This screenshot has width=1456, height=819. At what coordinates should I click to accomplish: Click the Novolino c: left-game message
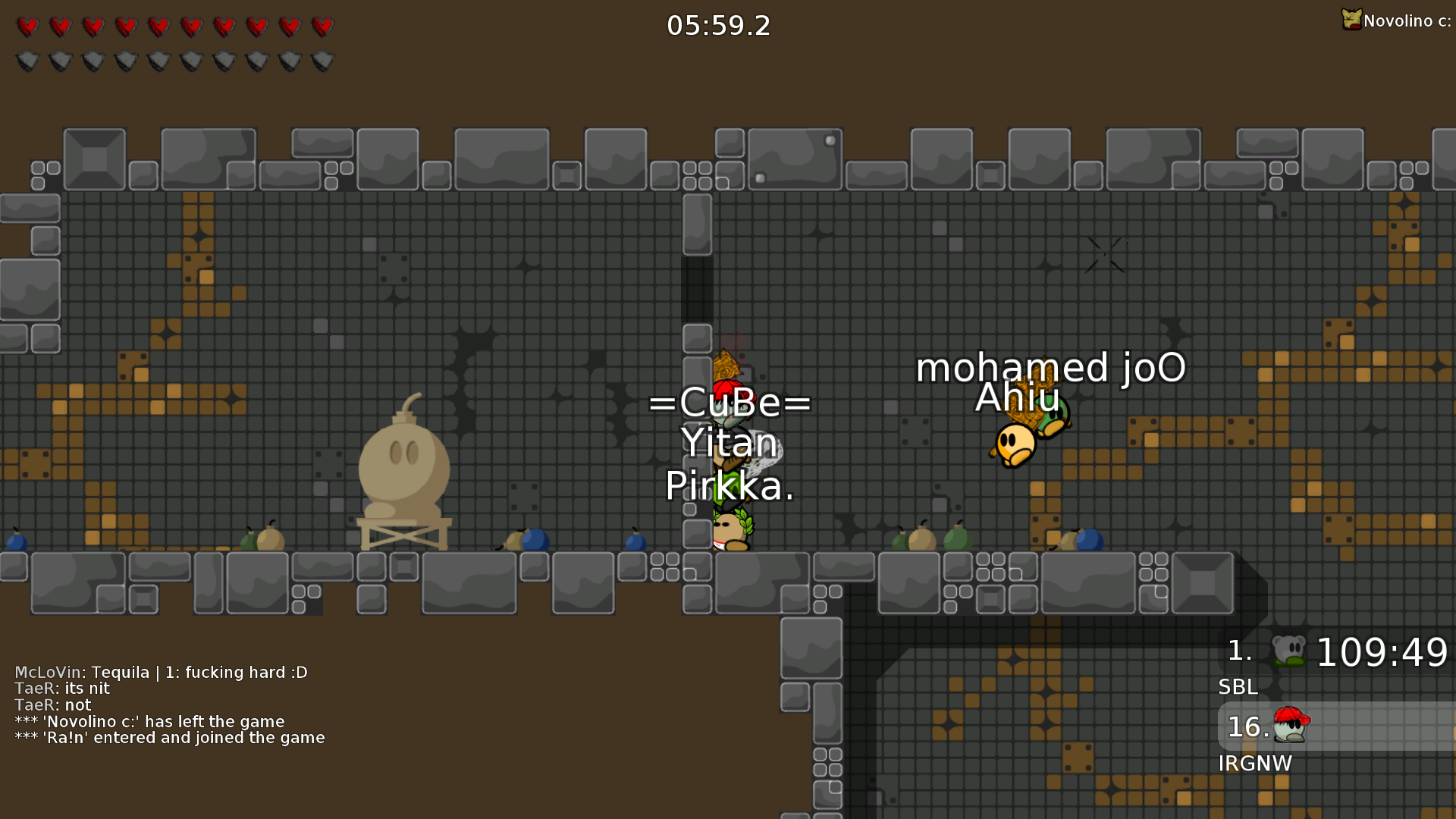tap(149, 721)
